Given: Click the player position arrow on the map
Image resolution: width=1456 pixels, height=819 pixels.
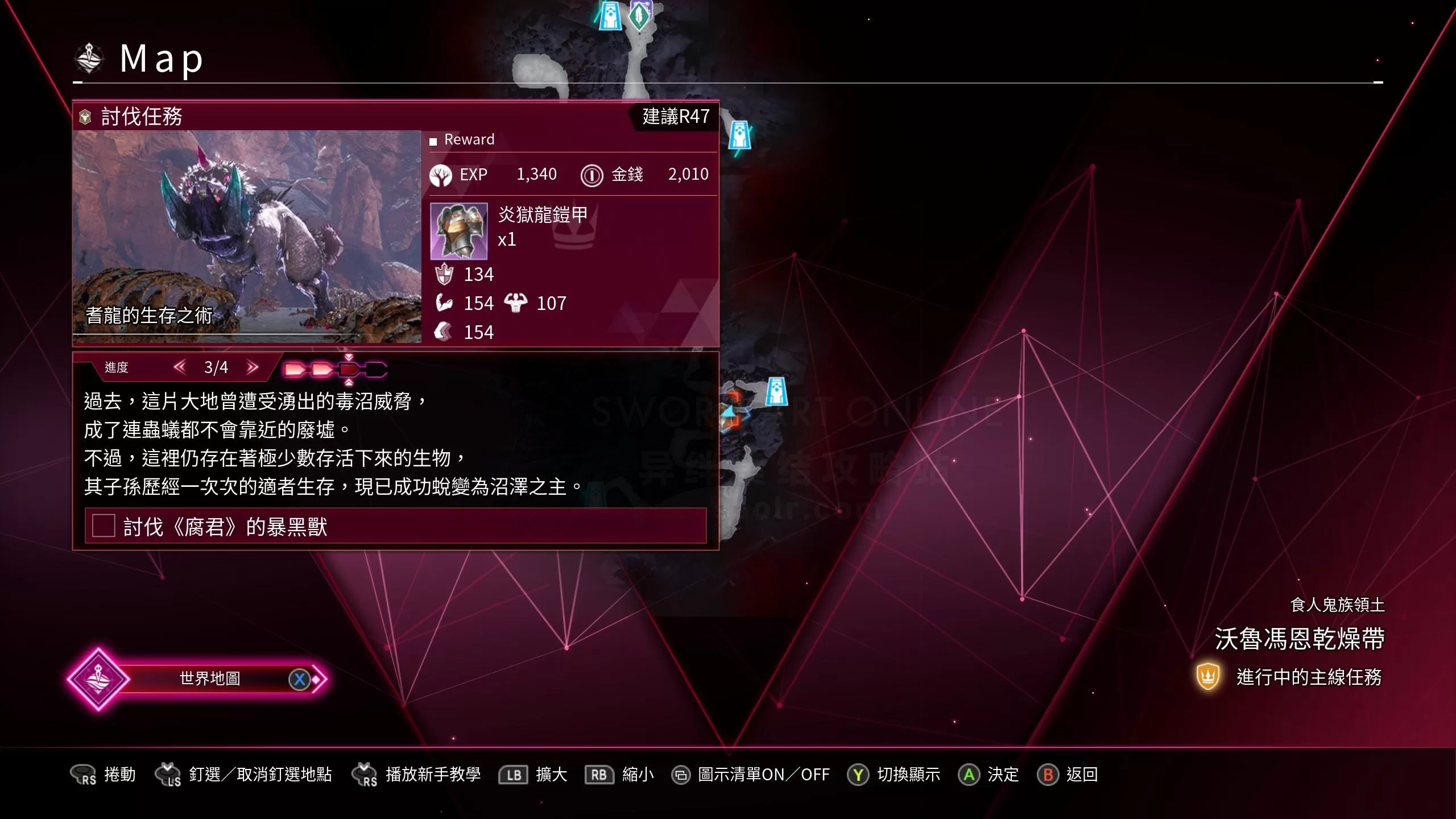Looking at the screenshot, I should [x=730, y=411].
